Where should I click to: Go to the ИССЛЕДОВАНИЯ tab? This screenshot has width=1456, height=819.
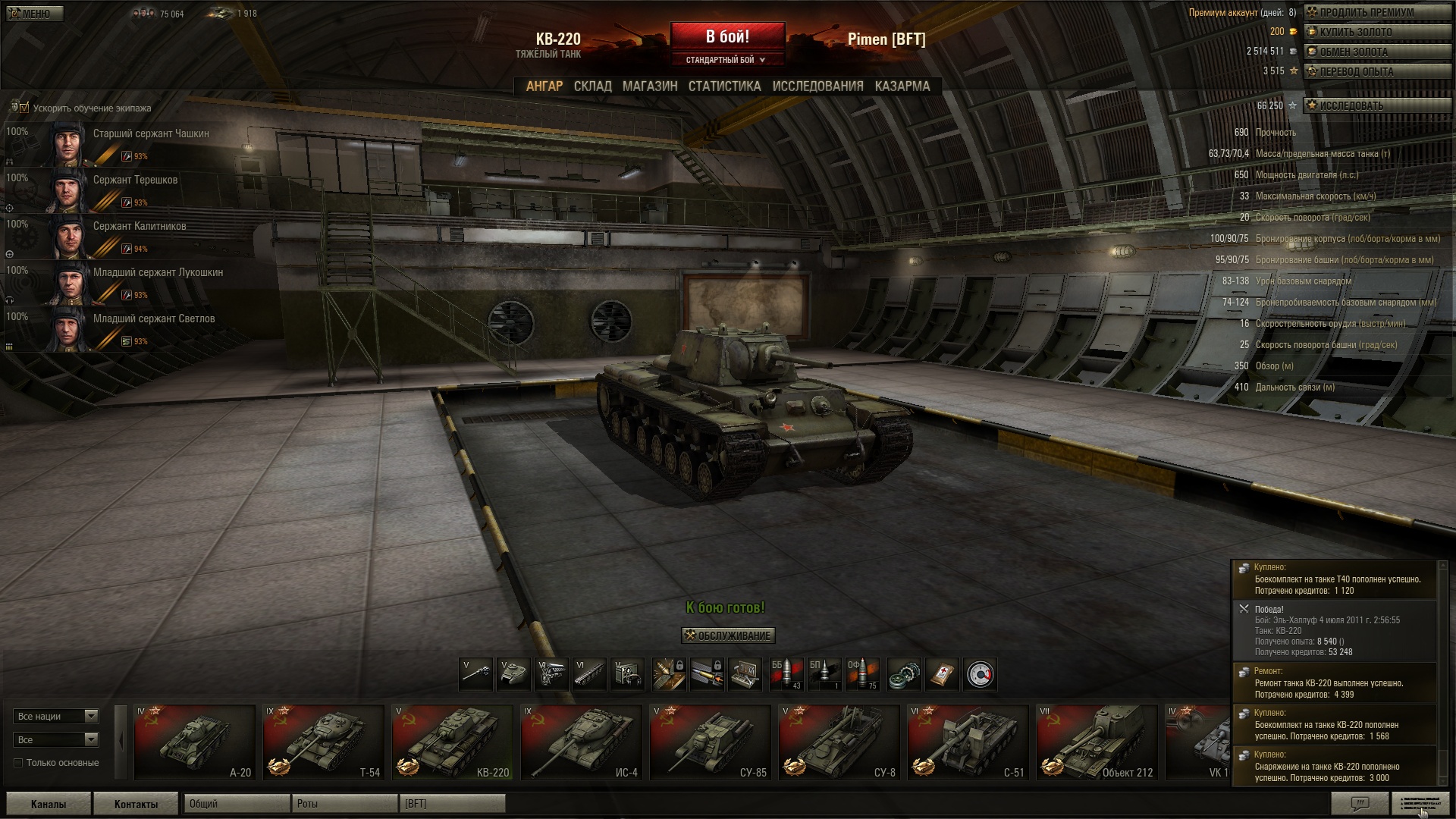coord(817,86)
